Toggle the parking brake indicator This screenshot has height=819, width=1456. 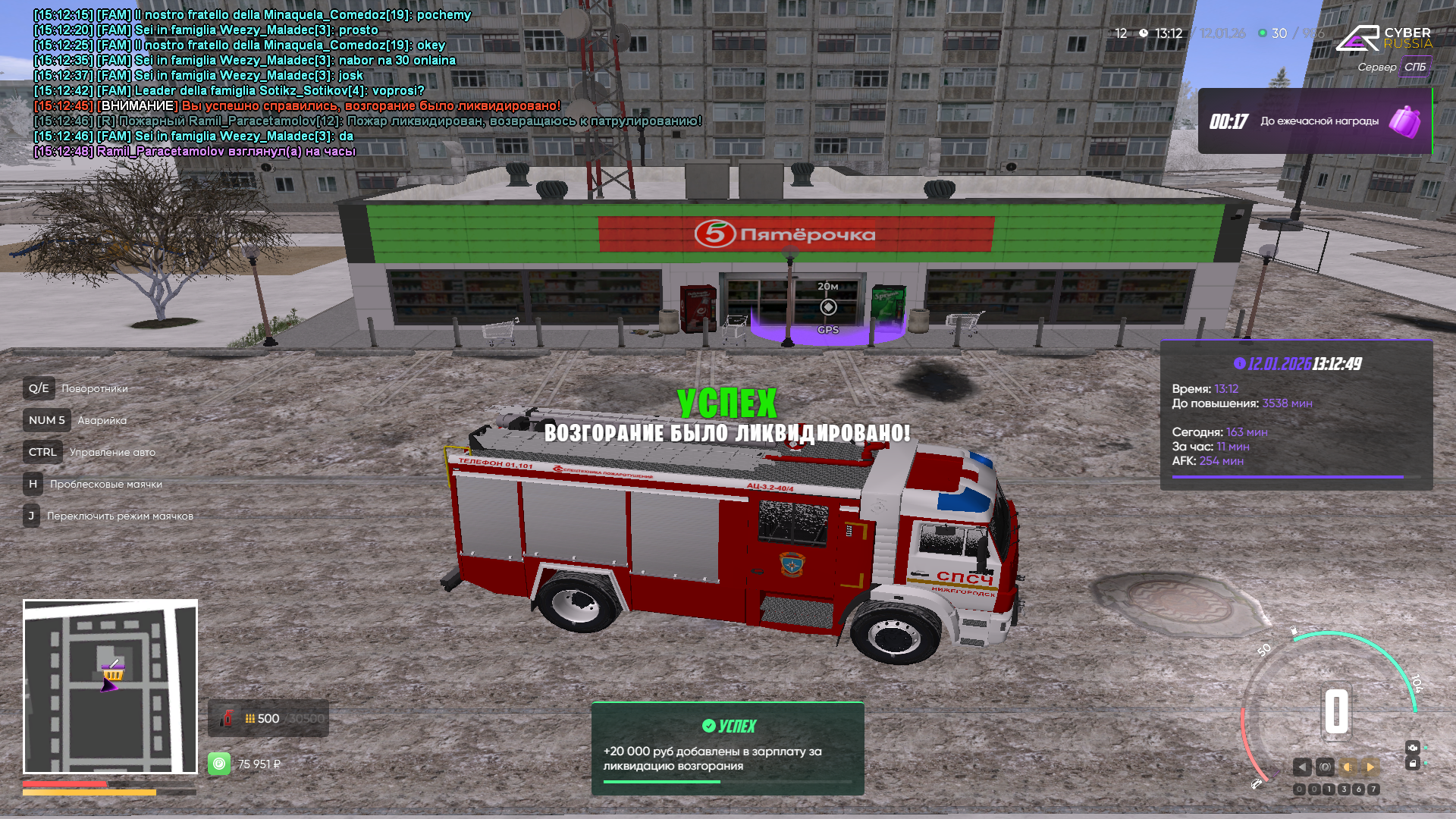coord(1325,767)
